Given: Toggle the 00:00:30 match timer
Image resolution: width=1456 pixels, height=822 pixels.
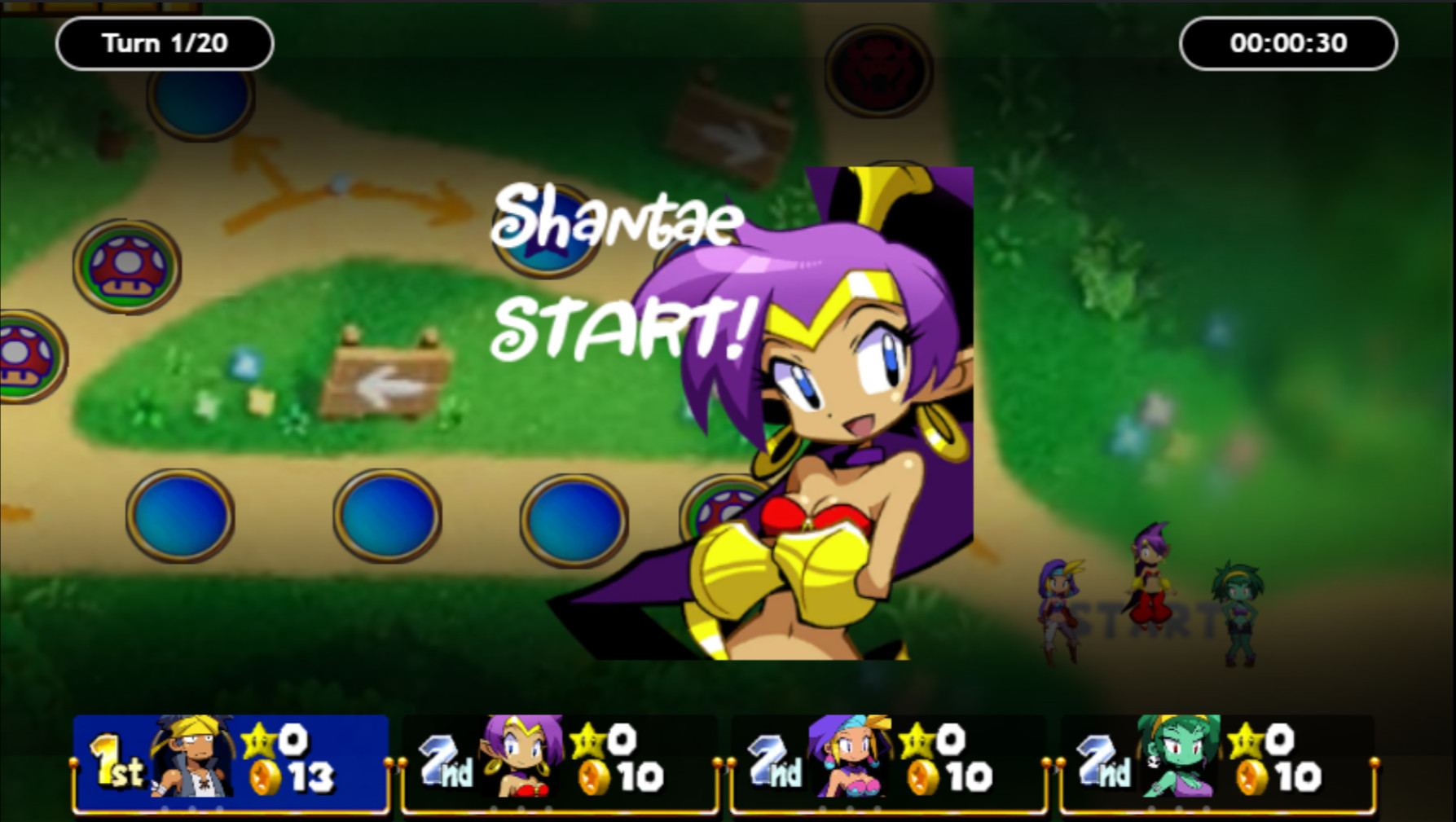Looking at the screenshot, I should pyautogui.click(x=1287, y=44).
